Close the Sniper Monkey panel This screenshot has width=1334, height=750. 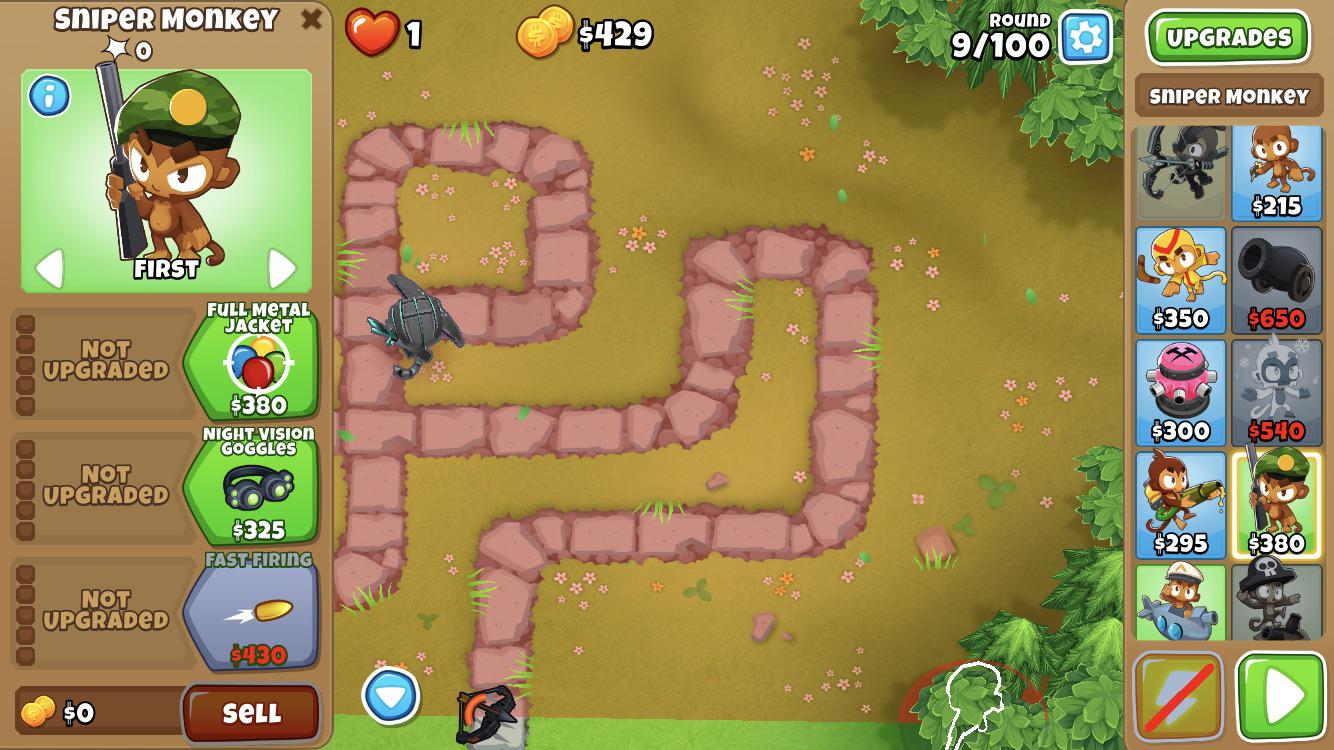click(x=309, y=17)
